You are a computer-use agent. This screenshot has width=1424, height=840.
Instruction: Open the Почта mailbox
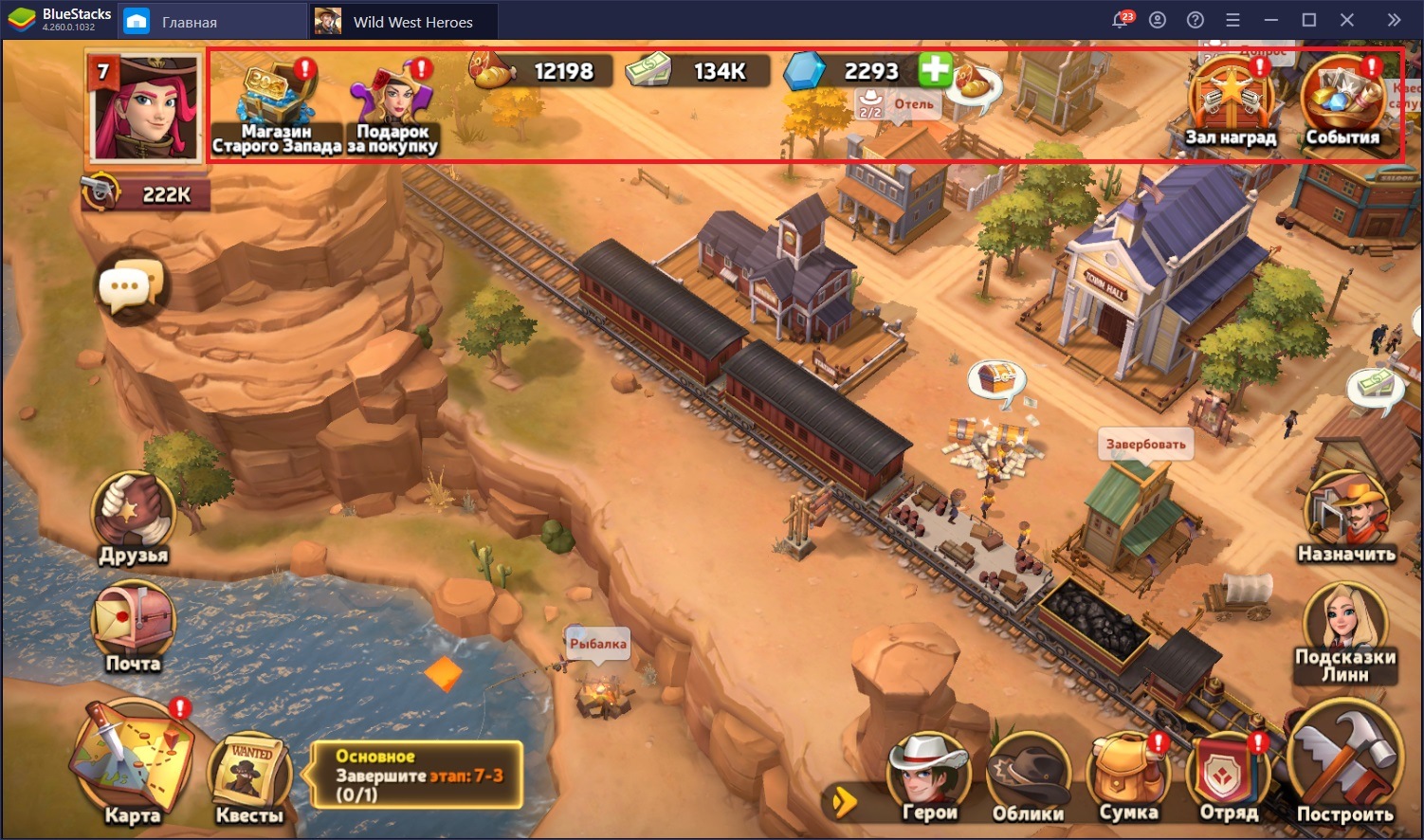pyautogui.click(x=133, y=624)
